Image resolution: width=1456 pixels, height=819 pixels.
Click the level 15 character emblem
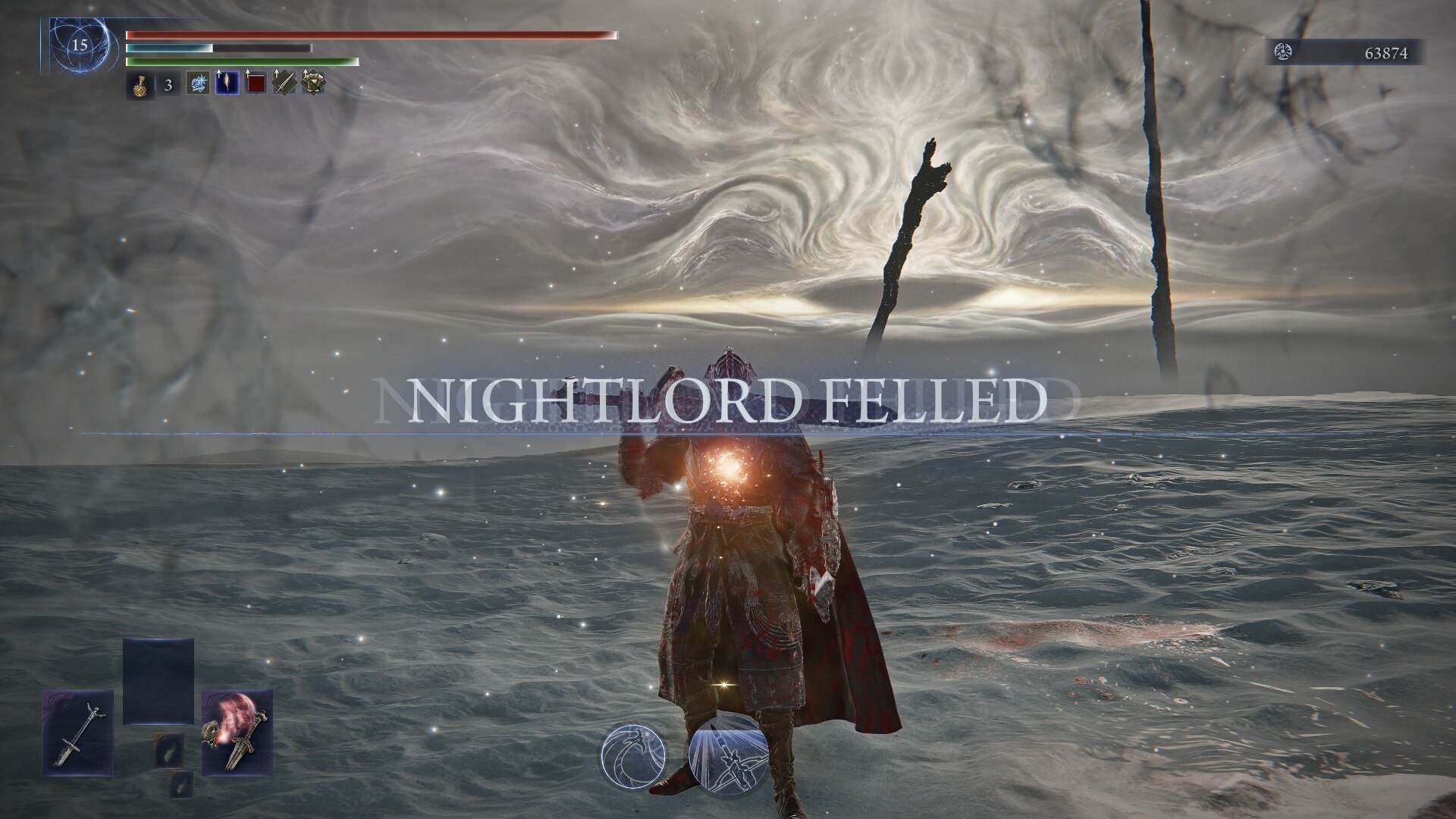[79, 45]
